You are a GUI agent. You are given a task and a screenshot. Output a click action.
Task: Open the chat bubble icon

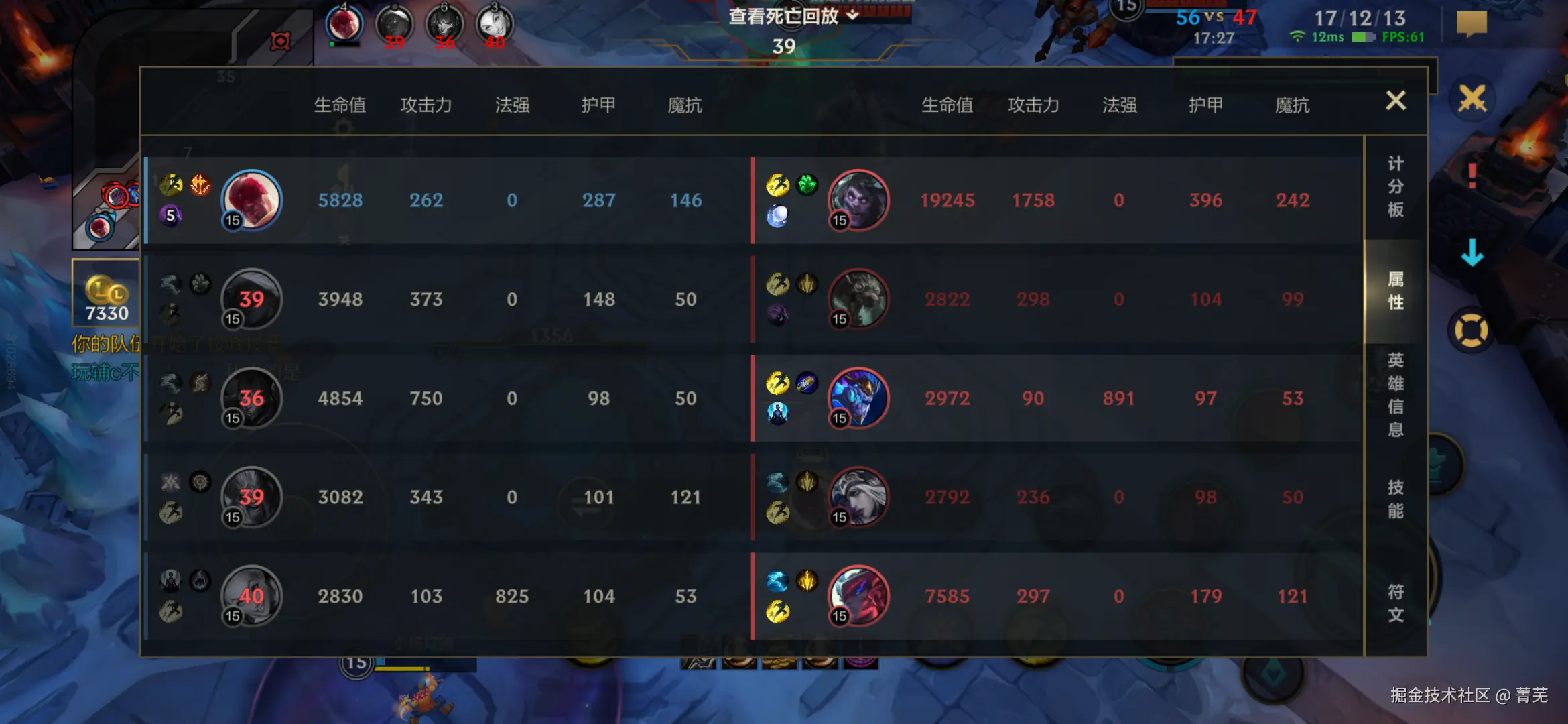1472,24
